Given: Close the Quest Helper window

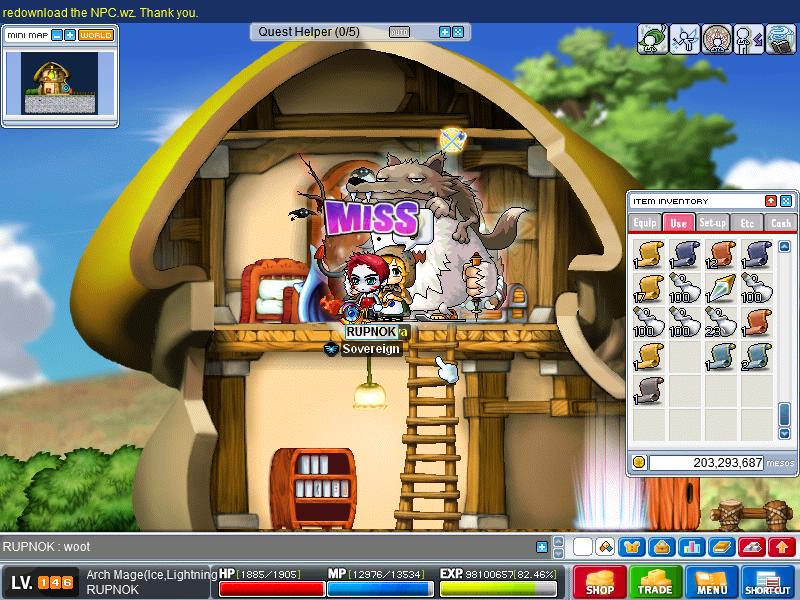Looking at the screenshot, I should [x=458, y=32].
